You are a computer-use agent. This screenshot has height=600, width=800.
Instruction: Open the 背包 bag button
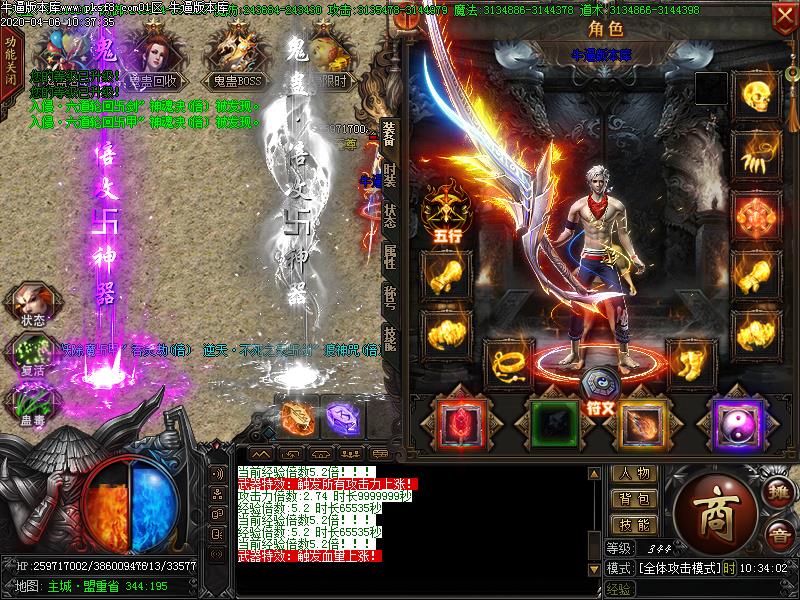(x=634, y=499)
